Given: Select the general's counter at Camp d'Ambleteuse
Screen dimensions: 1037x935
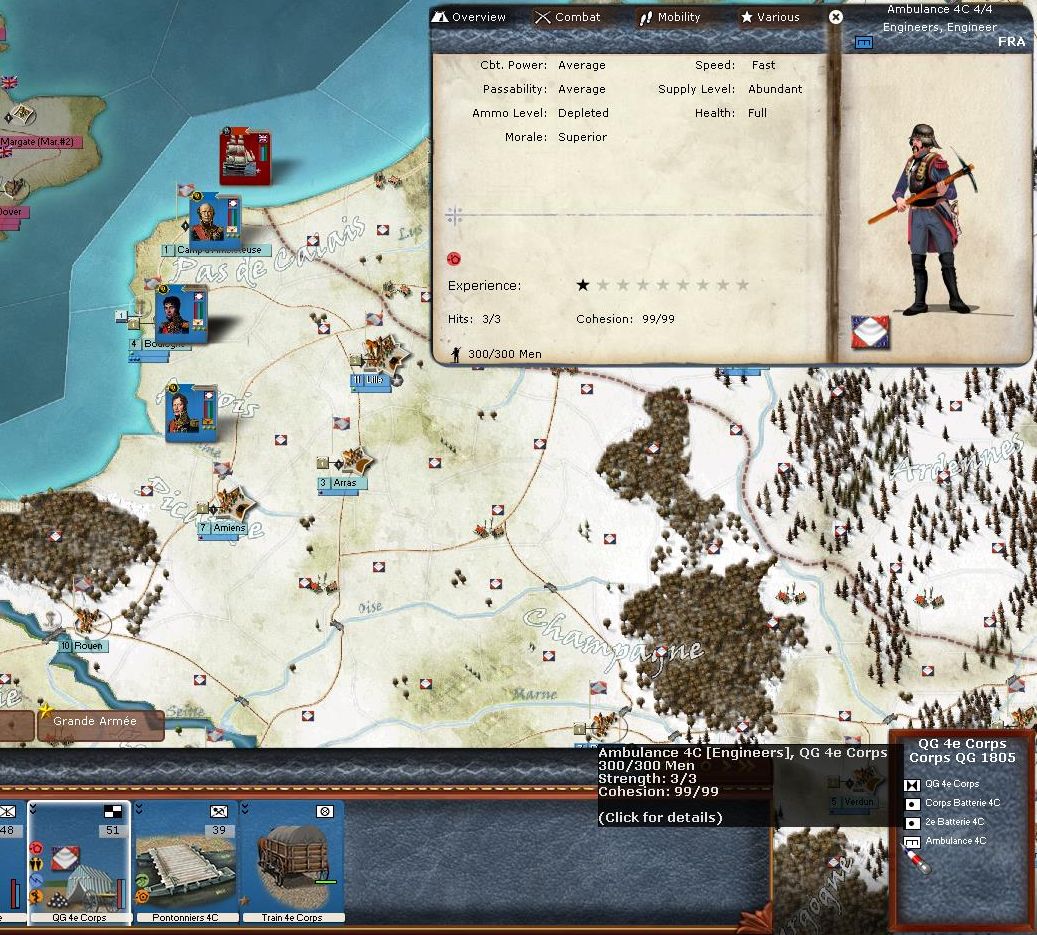Looking at the screenshot, I should click(215, 218).
